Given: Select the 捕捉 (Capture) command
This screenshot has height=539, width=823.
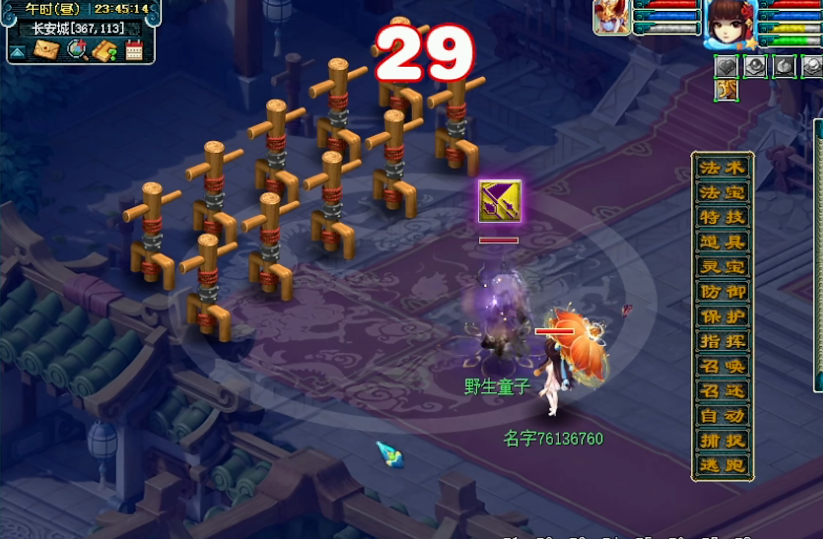Looking at the screenshot, I should [722, 440].
